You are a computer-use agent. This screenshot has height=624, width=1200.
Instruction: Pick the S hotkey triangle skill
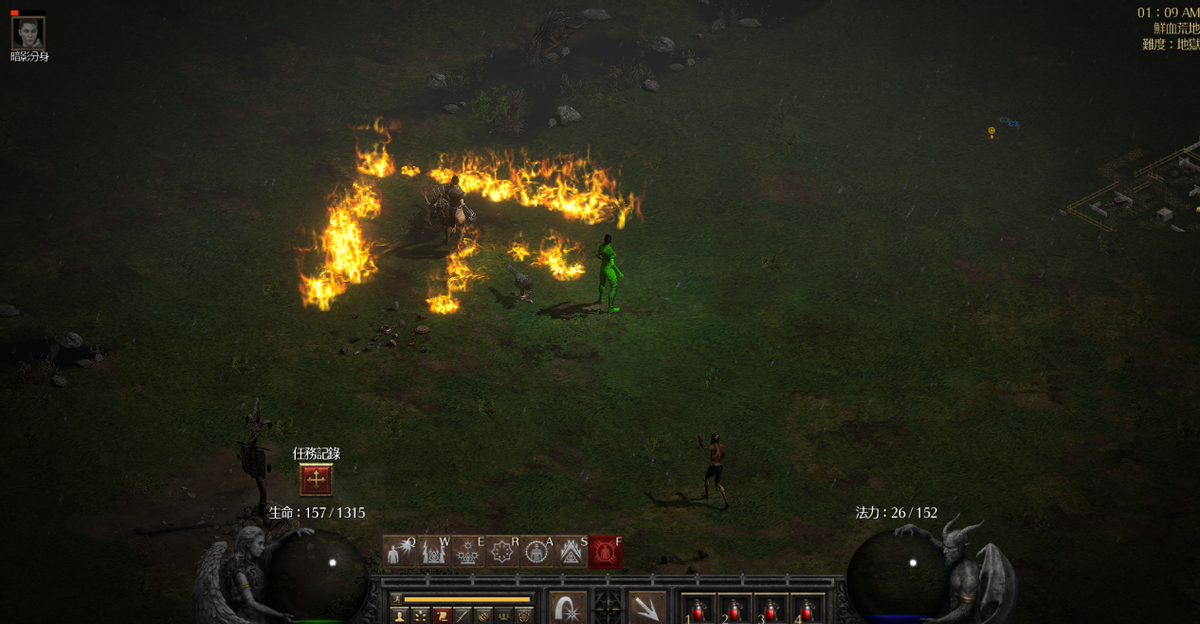(571, 551)
